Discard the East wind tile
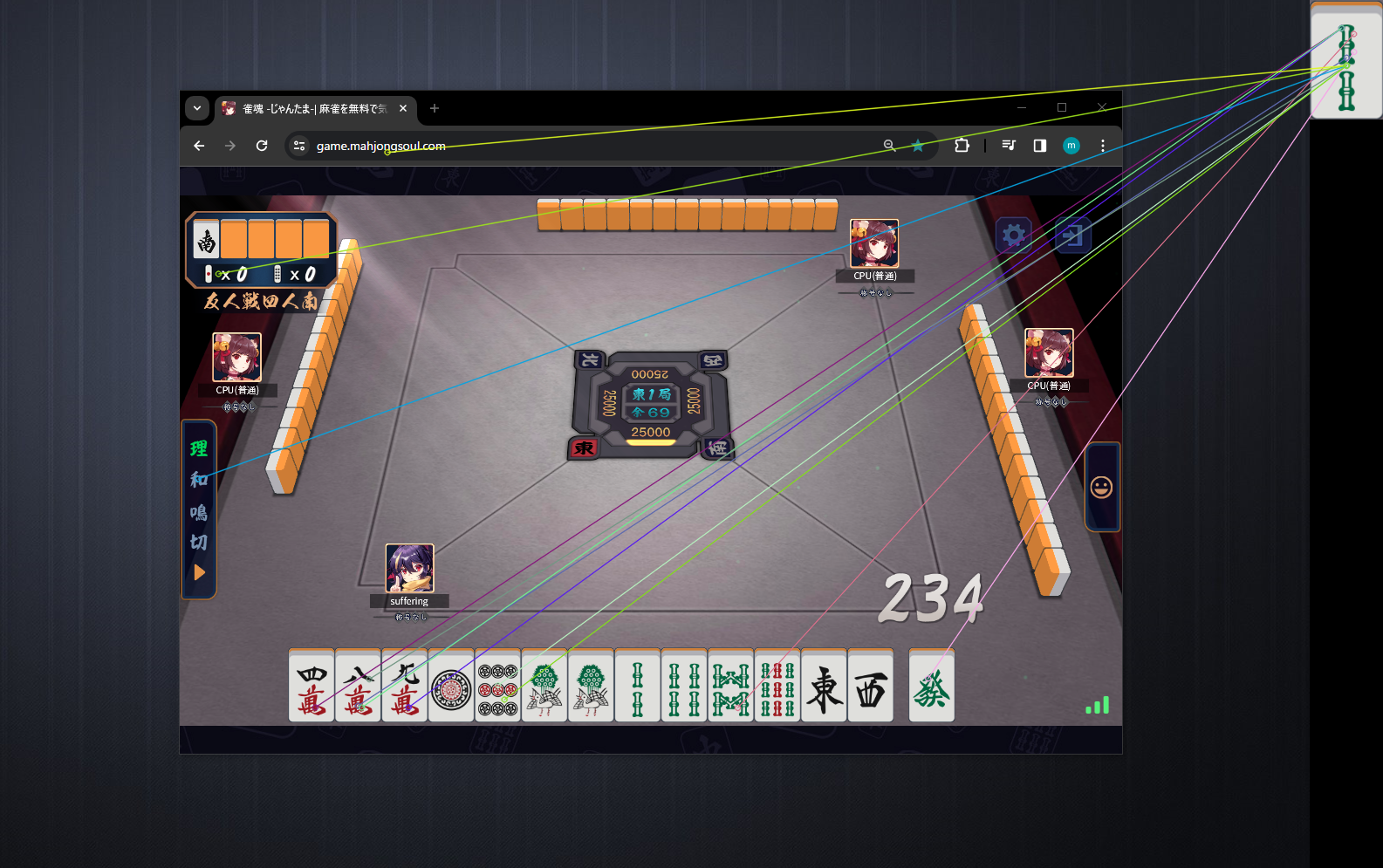The height and width of the screenshot is (868, 1383). point(823,687)
